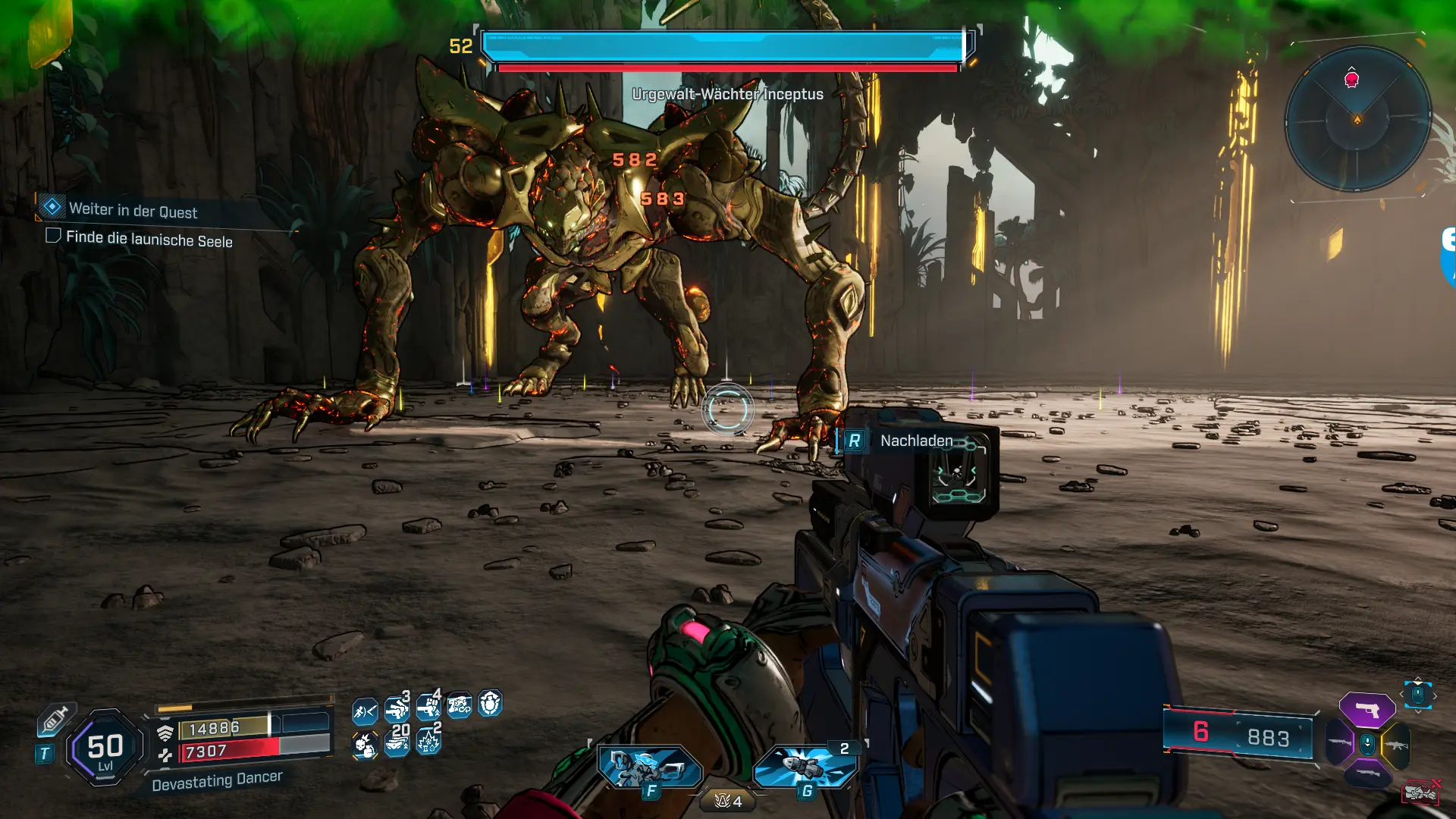Open the level 50 character badge

(x=105, y=747)
